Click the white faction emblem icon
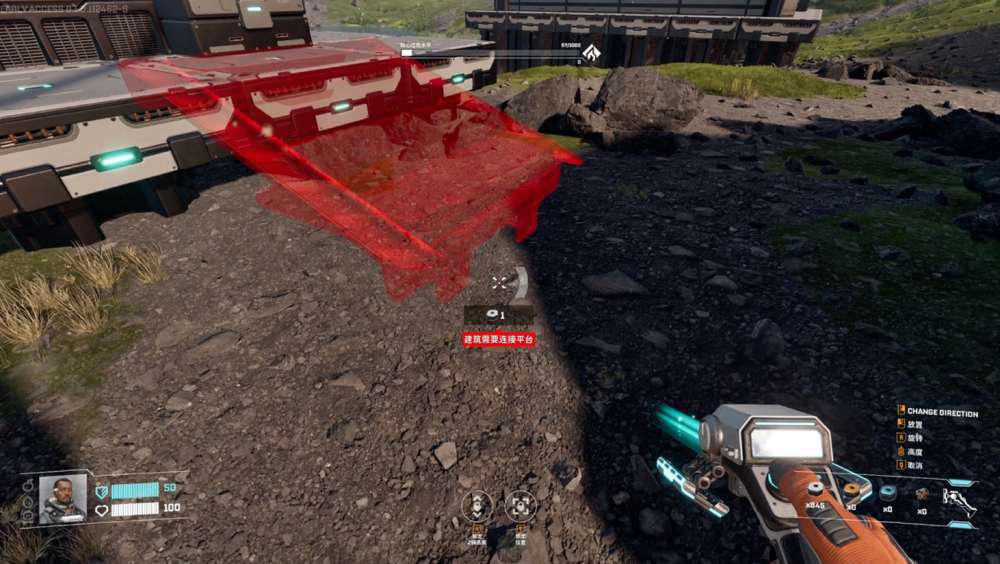The width and height of the screenshot is (1000, 564). [x=592, y=53]
